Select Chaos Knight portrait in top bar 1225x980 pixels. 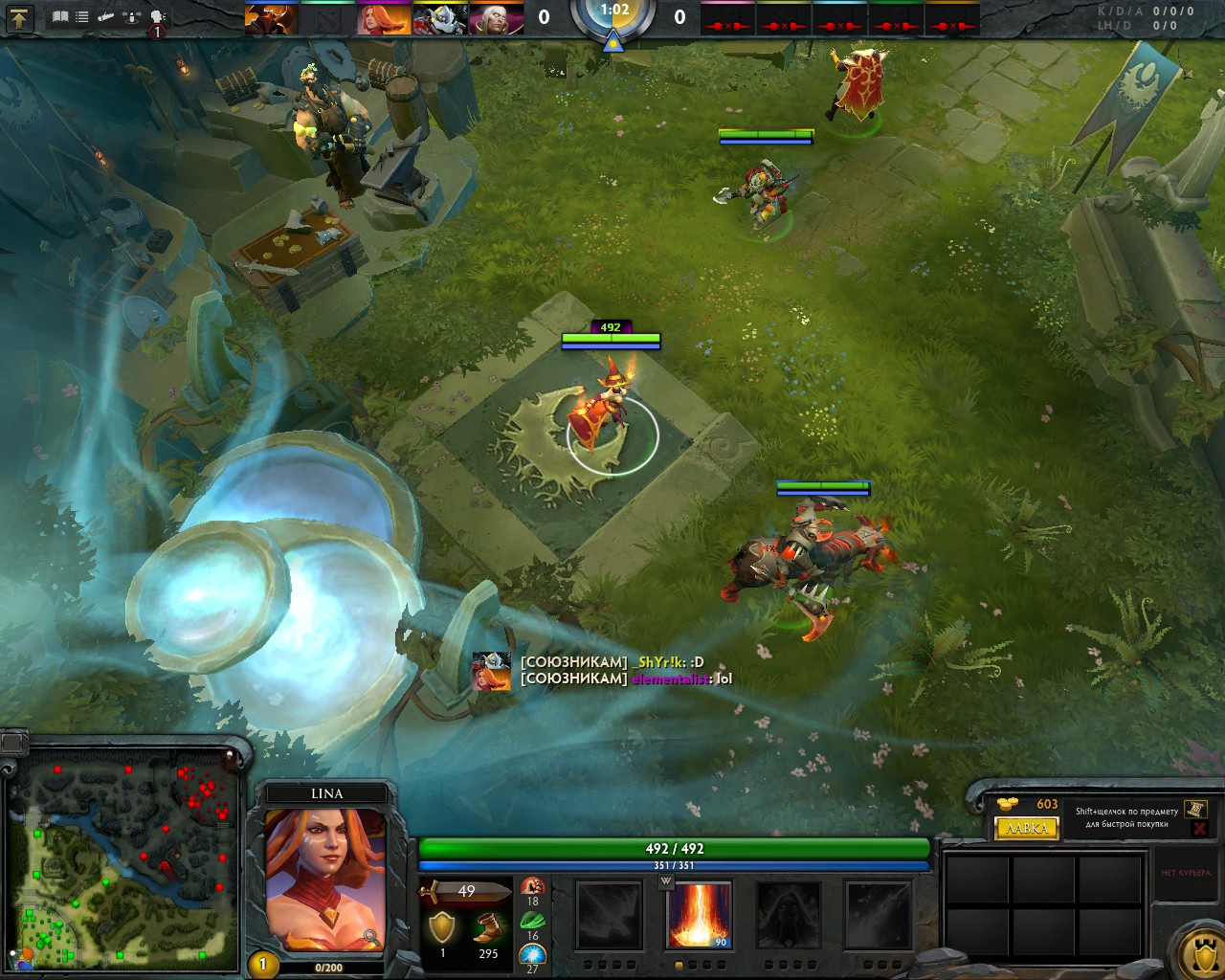coord(272,18)
